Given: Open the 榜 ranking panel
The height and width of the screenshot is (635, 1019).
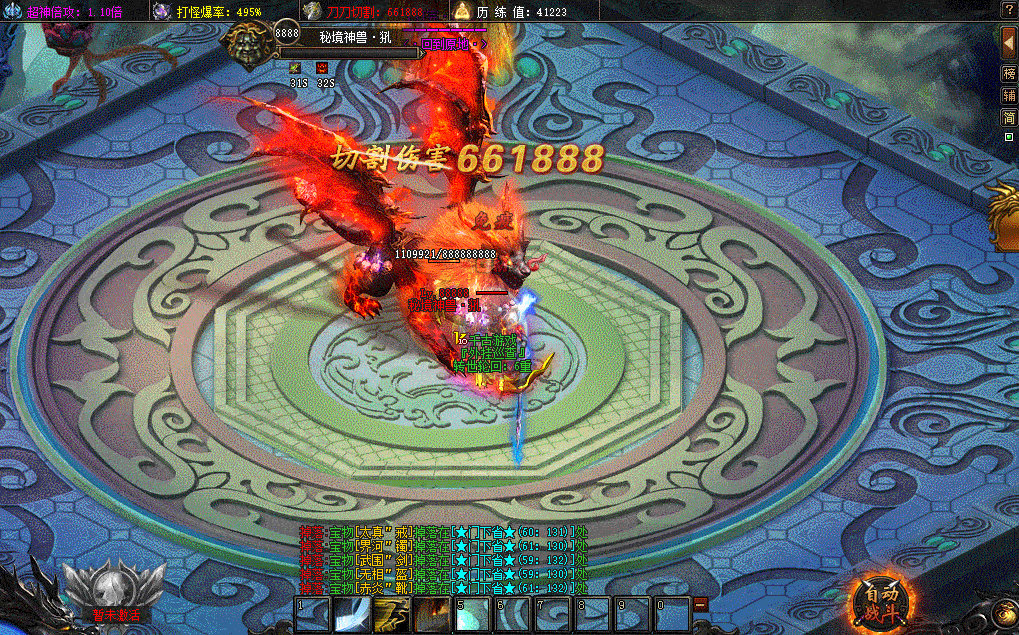Looking at the screenshot, I should pyautogui.click(x=1009, y=75).
